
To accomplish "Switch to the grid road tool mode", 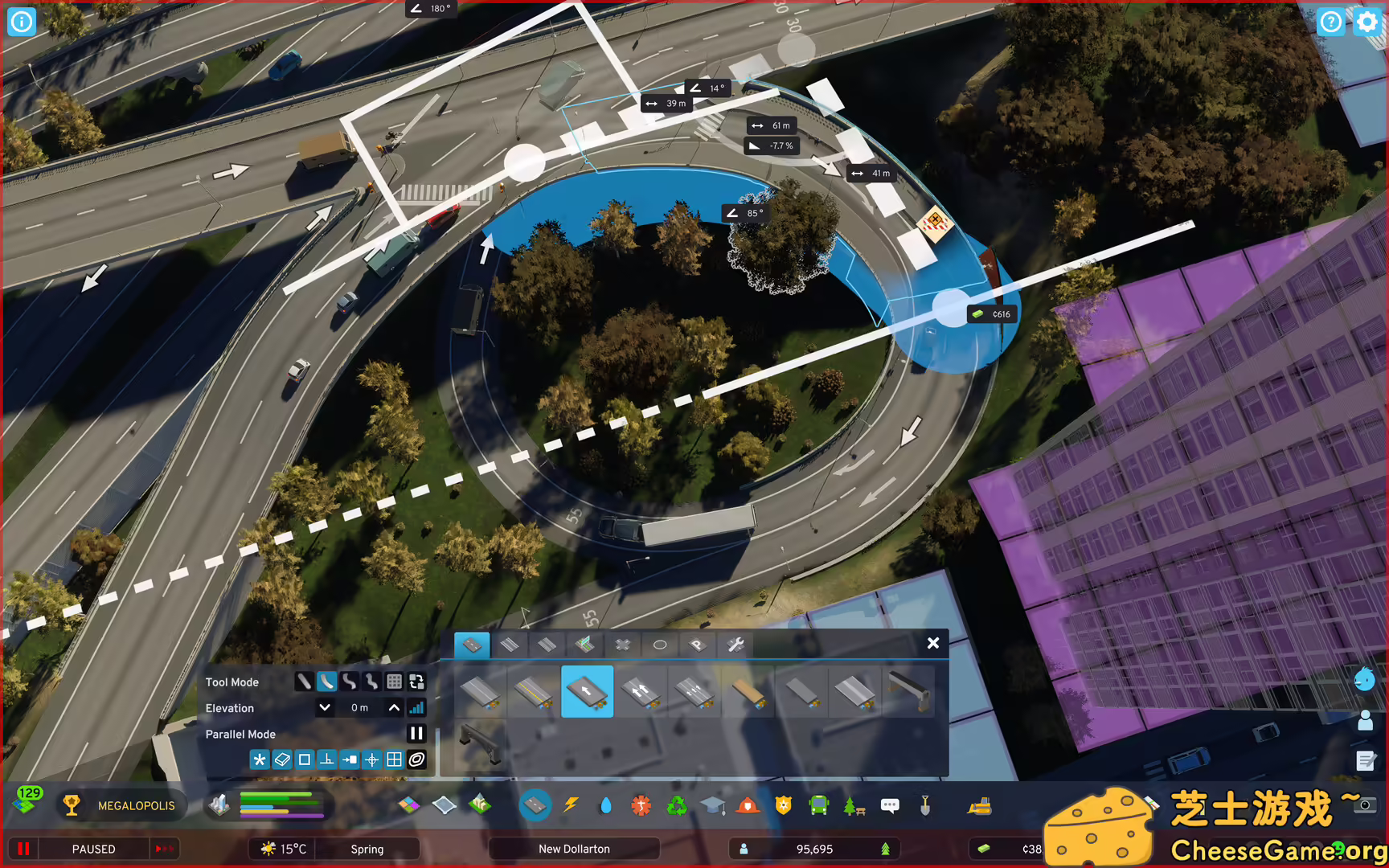I will 394,682.
